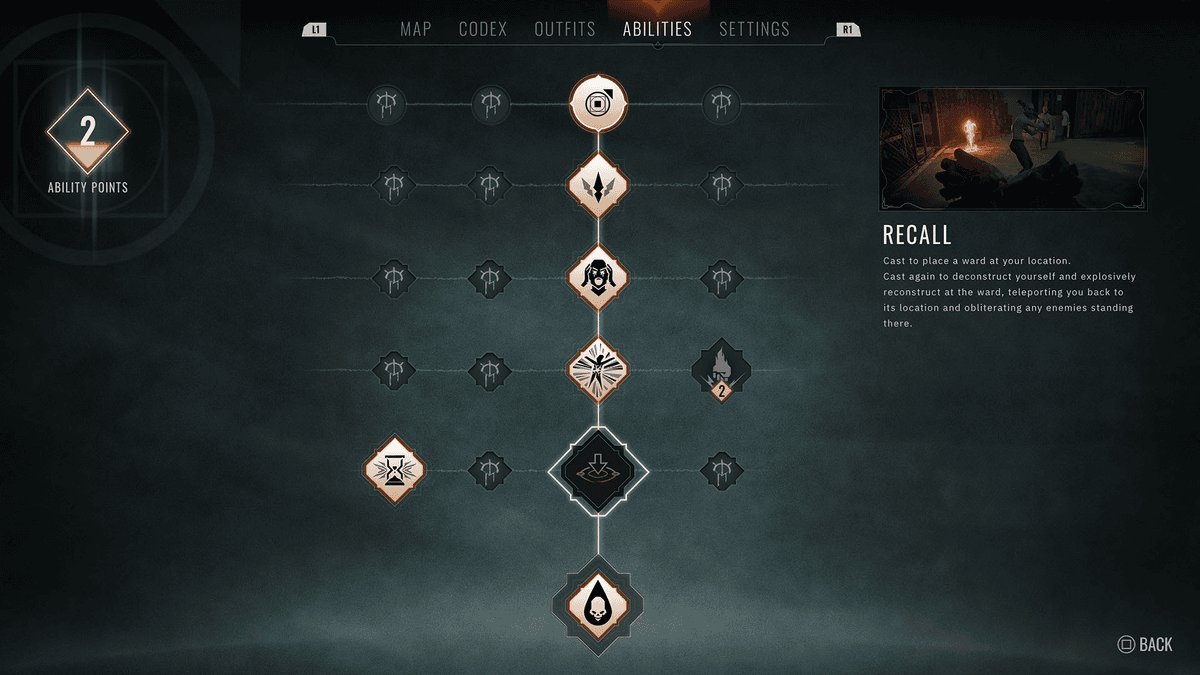Viewport: 1200px width, 675px height.
Task: Select the radiant burst figure ability node
Action: (x=598, y=370)
